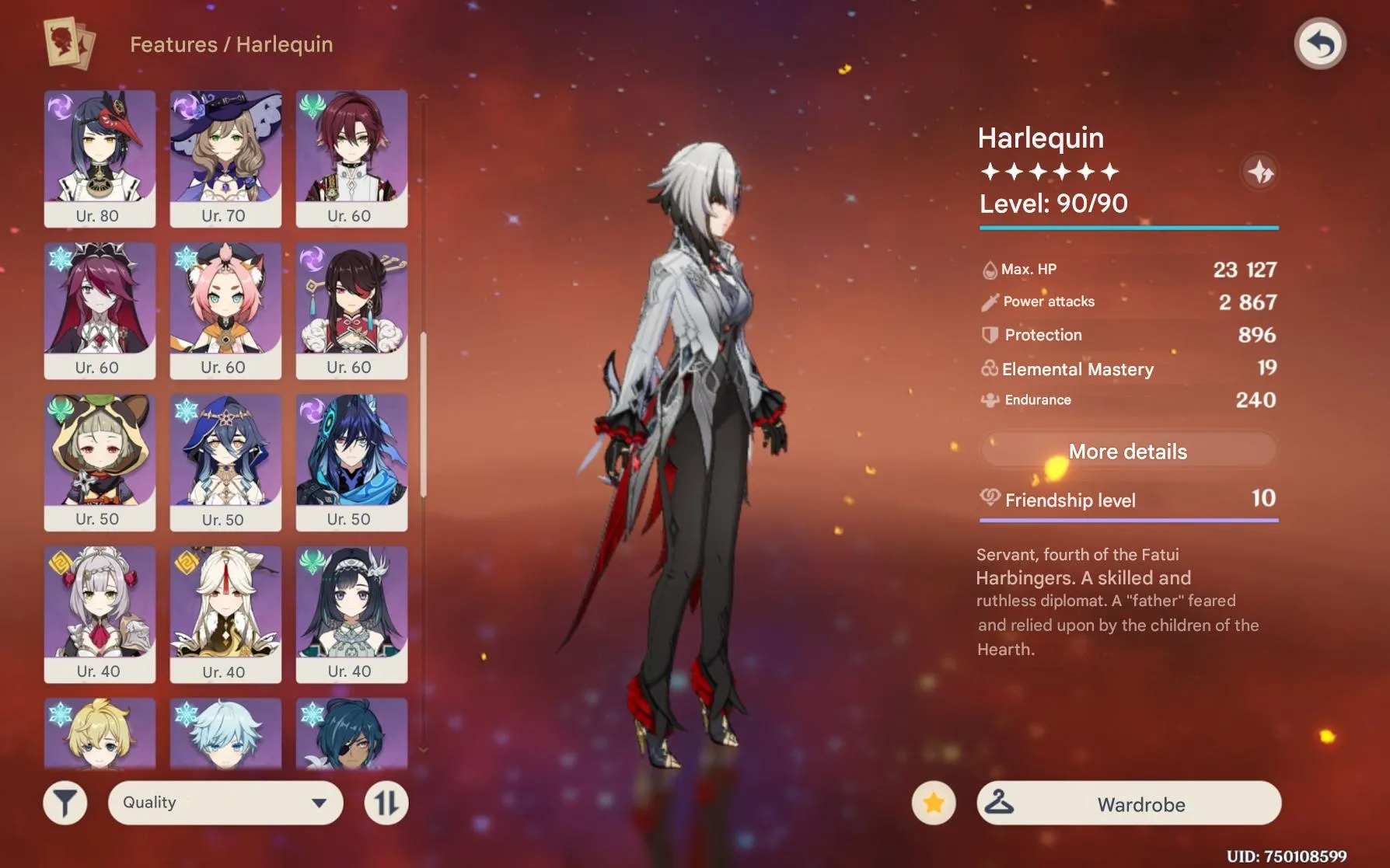This screenshot has width=1390, height=868.
Task: Click the Protection shield icon
Action: coord(988,334)
